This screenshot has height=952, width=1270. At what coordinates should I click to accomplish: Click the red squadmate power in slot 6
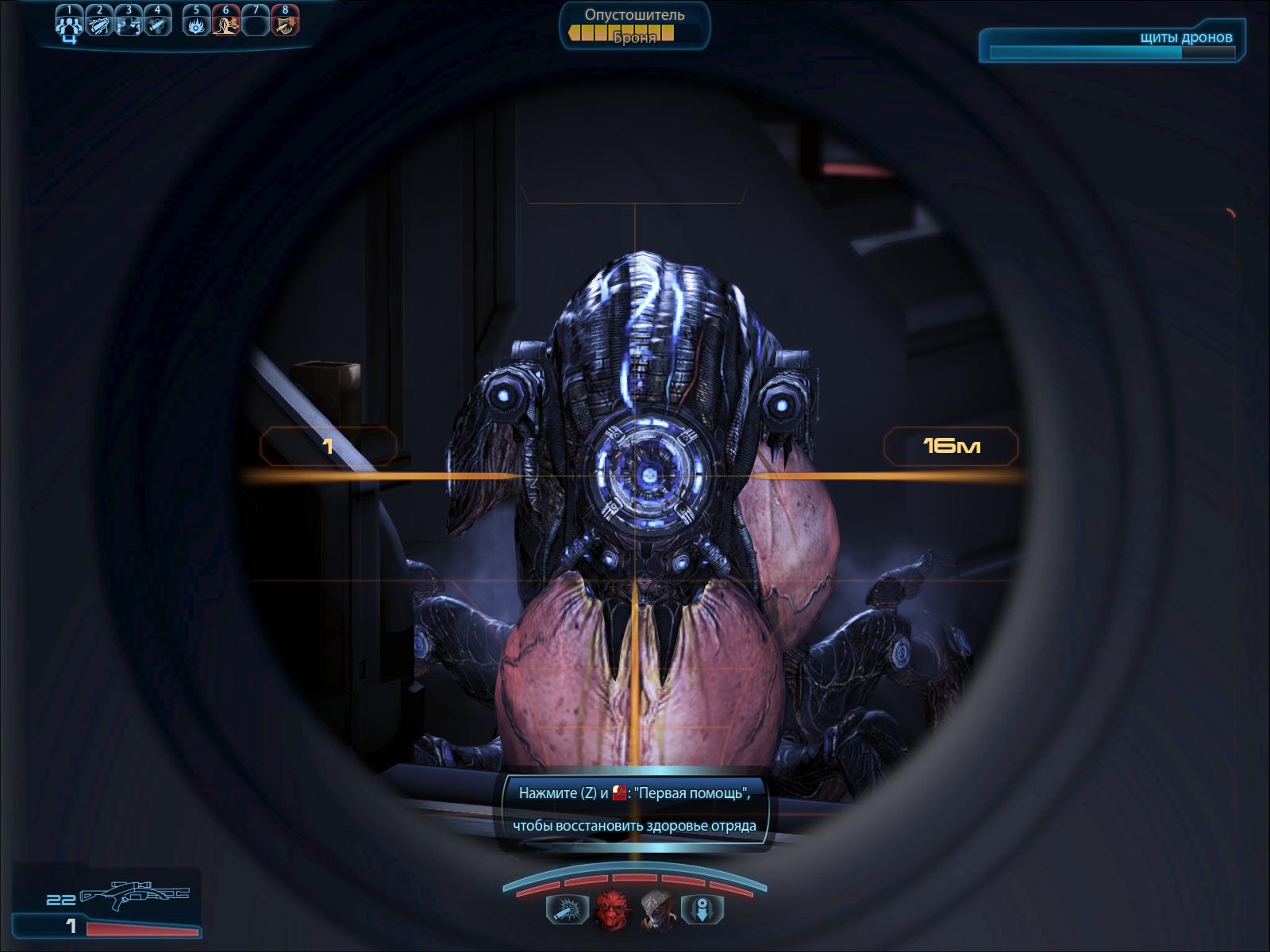pyautogui.click(x=225, y=24)
